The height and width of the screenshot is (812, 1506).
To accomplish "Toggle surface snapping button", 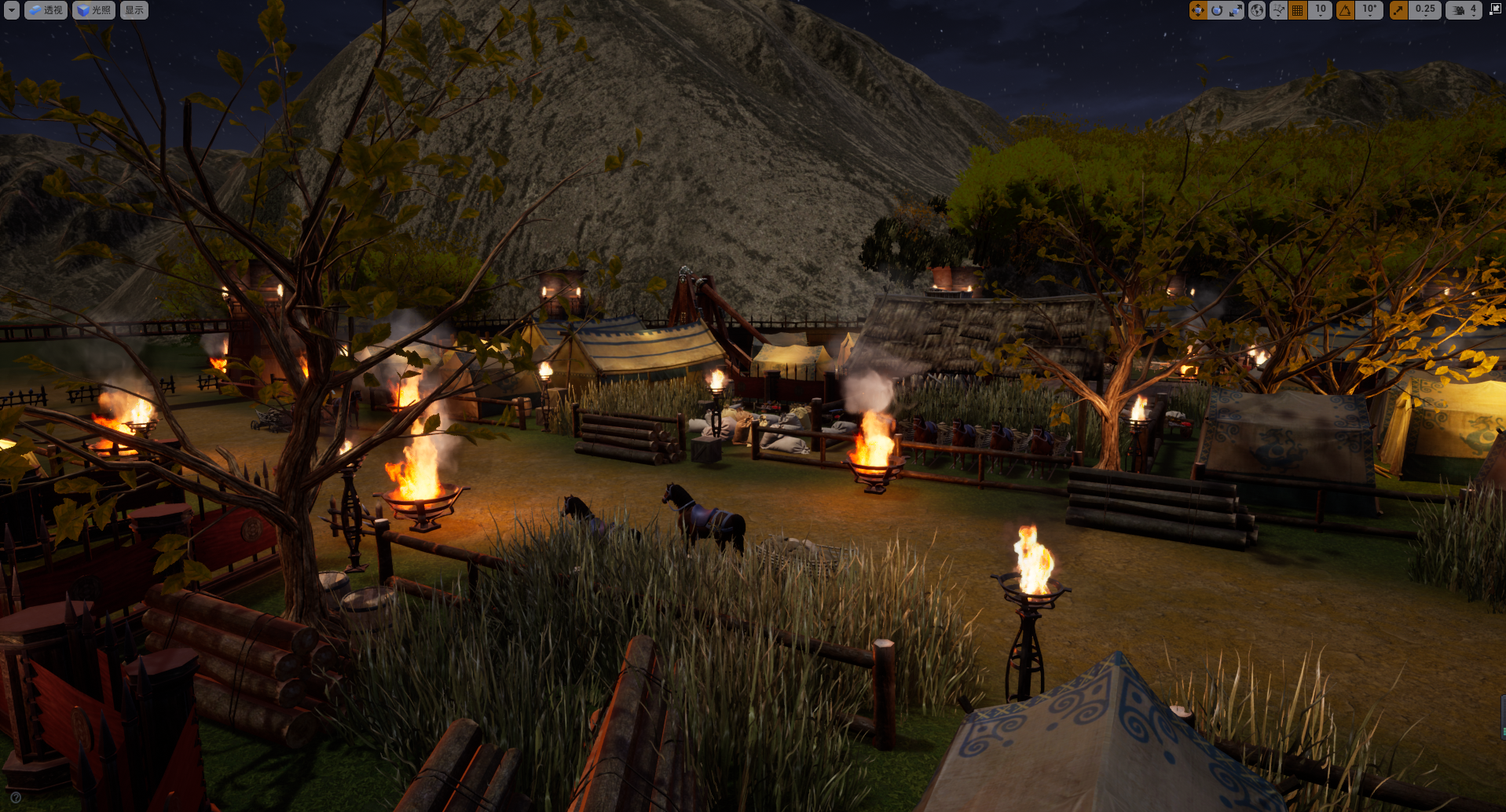I will pyautogui.click(x=1278, y=10).
